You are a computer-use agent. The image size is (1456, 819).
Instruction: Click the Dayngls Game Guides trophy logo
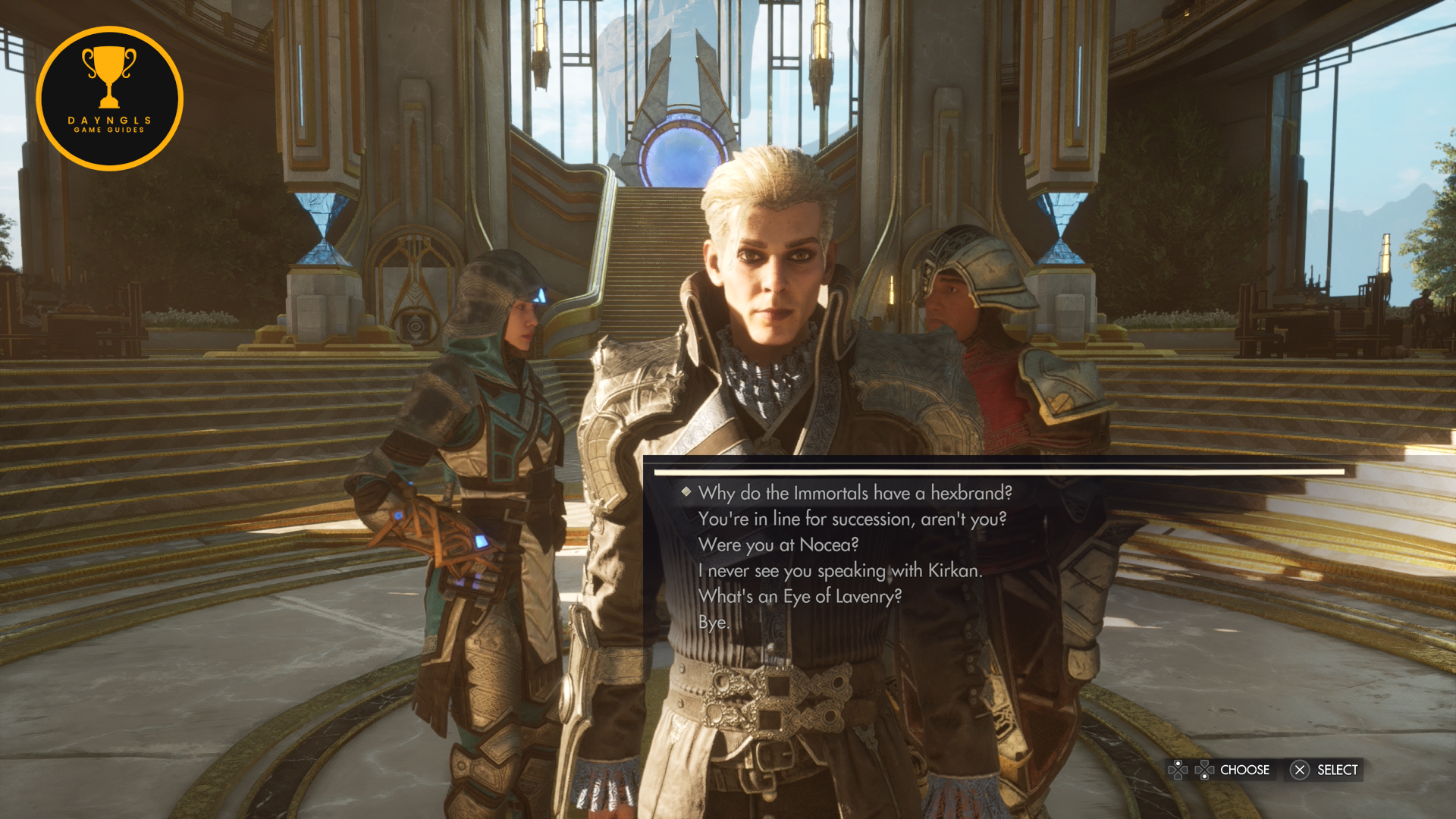[109, 99]
